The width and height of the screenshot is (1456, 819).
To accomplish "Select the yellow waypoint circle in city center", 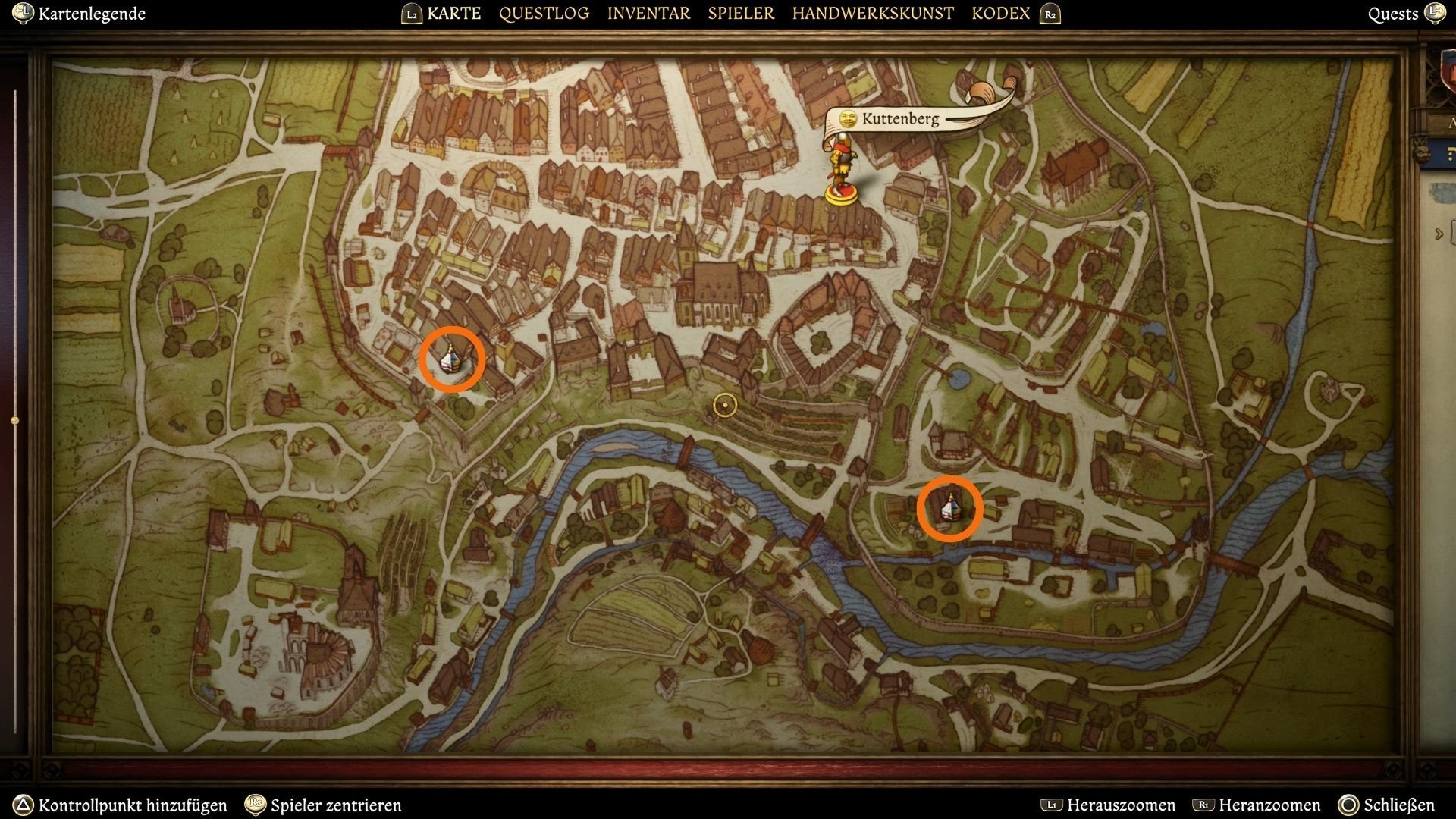I will (724, 406).
